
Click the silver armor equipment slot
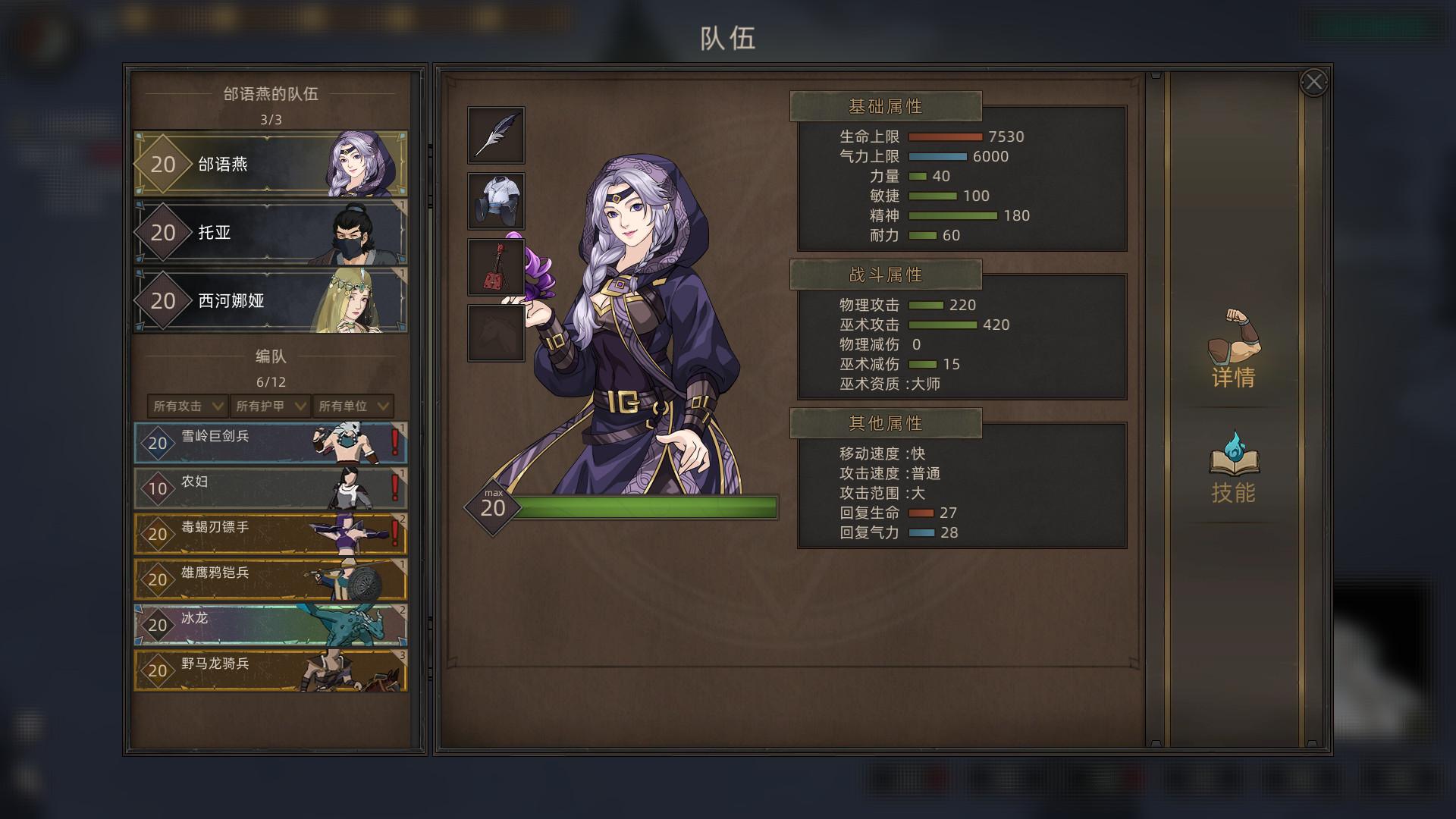[x=496, y=201]
